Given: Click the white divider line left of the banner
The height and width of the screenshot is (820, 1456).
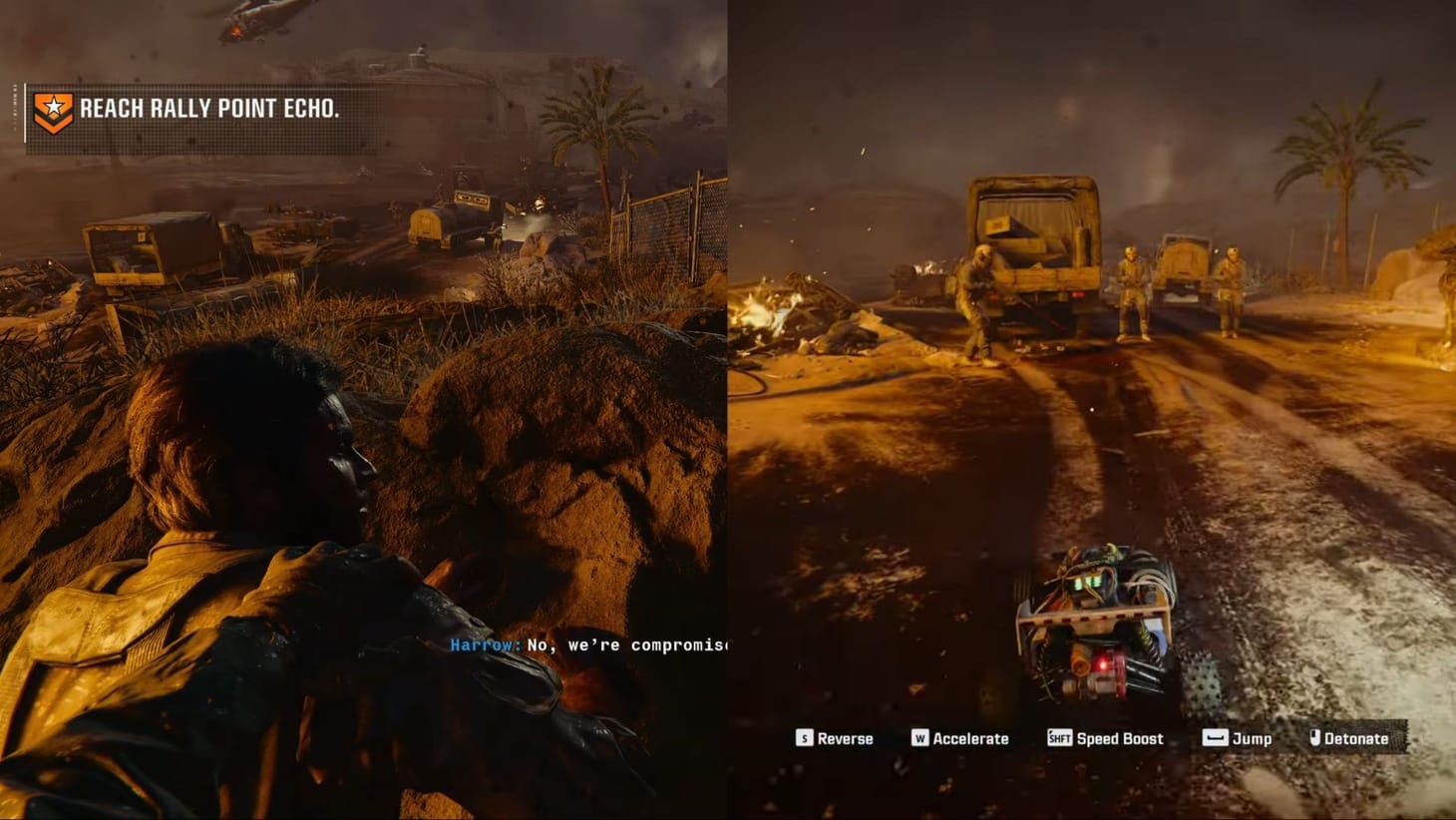Looking at the screenshot, I should coord(25,112).
